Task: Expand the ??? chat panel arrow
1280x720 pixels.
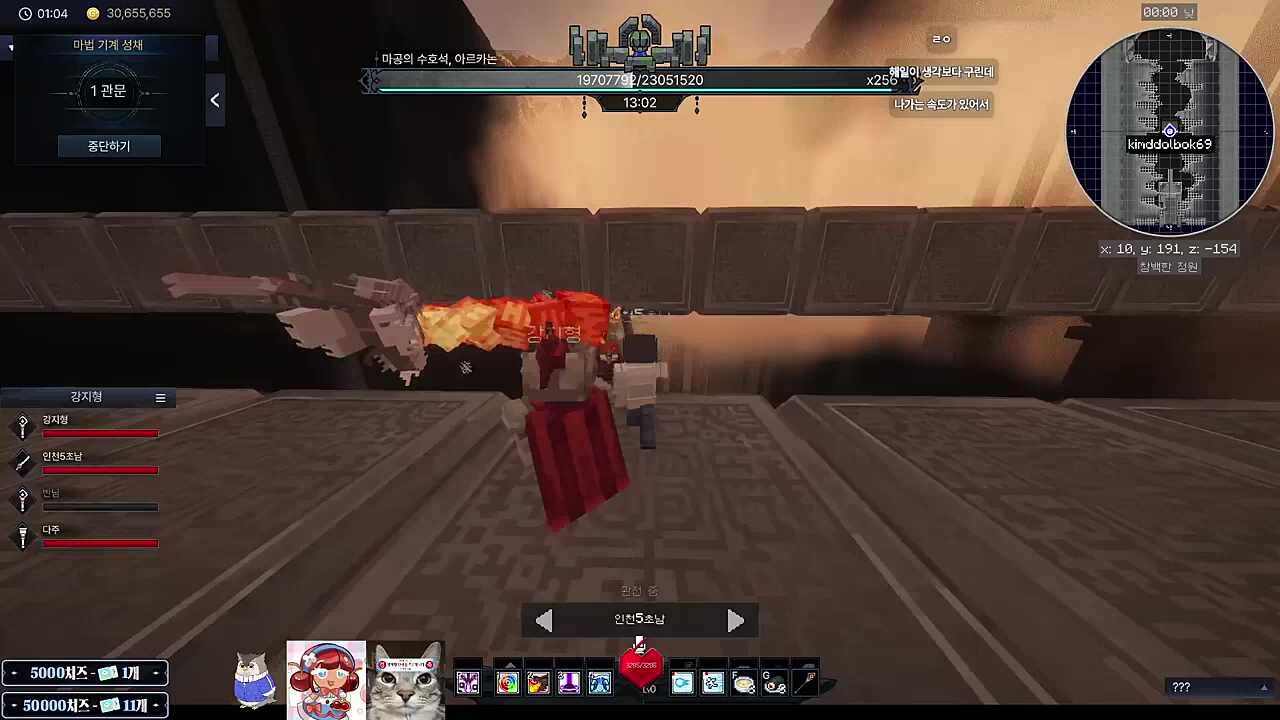Action: point(1264,687)
